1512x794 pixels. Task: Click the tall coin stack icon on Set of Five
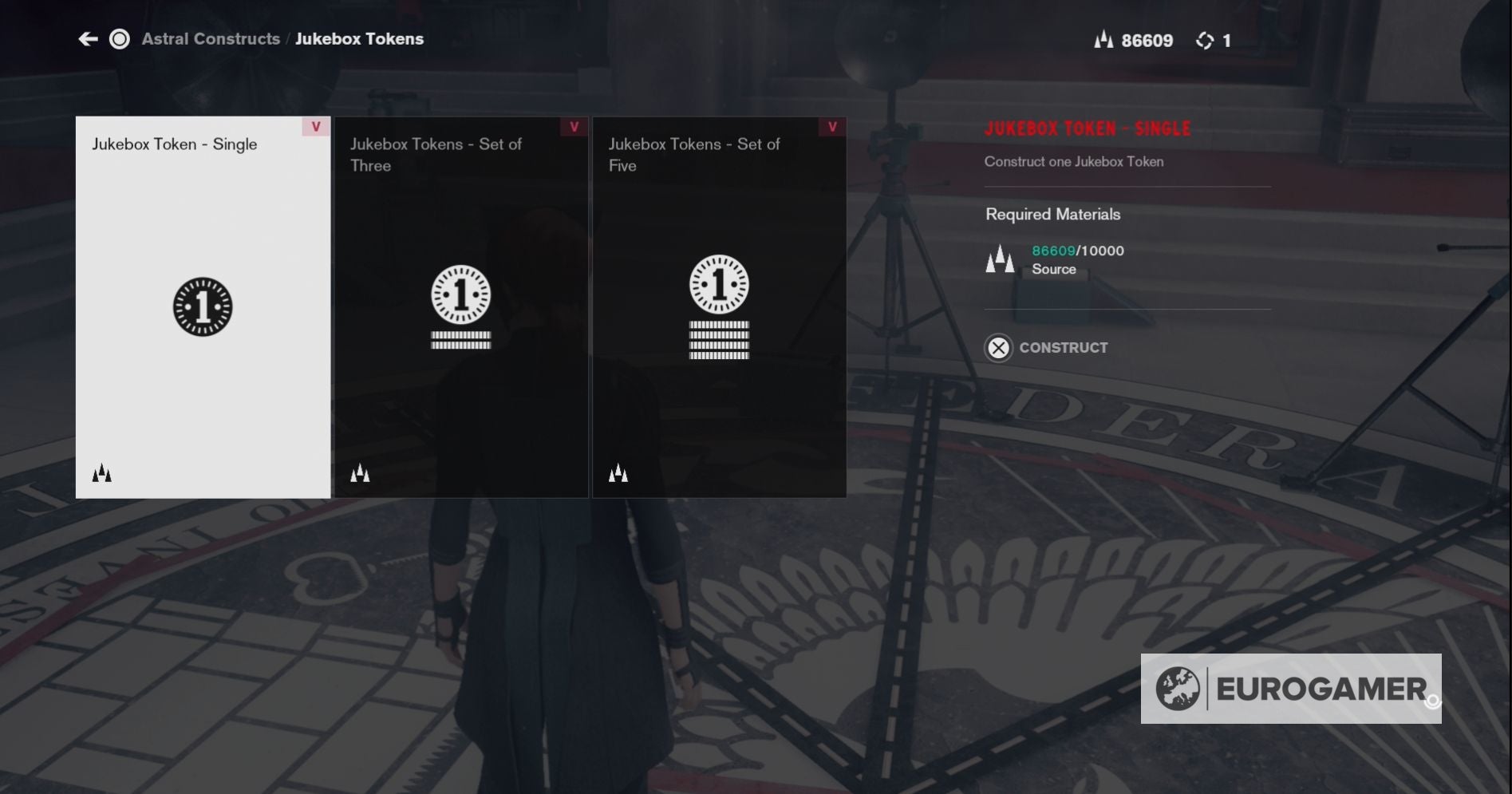click(719, 342)
